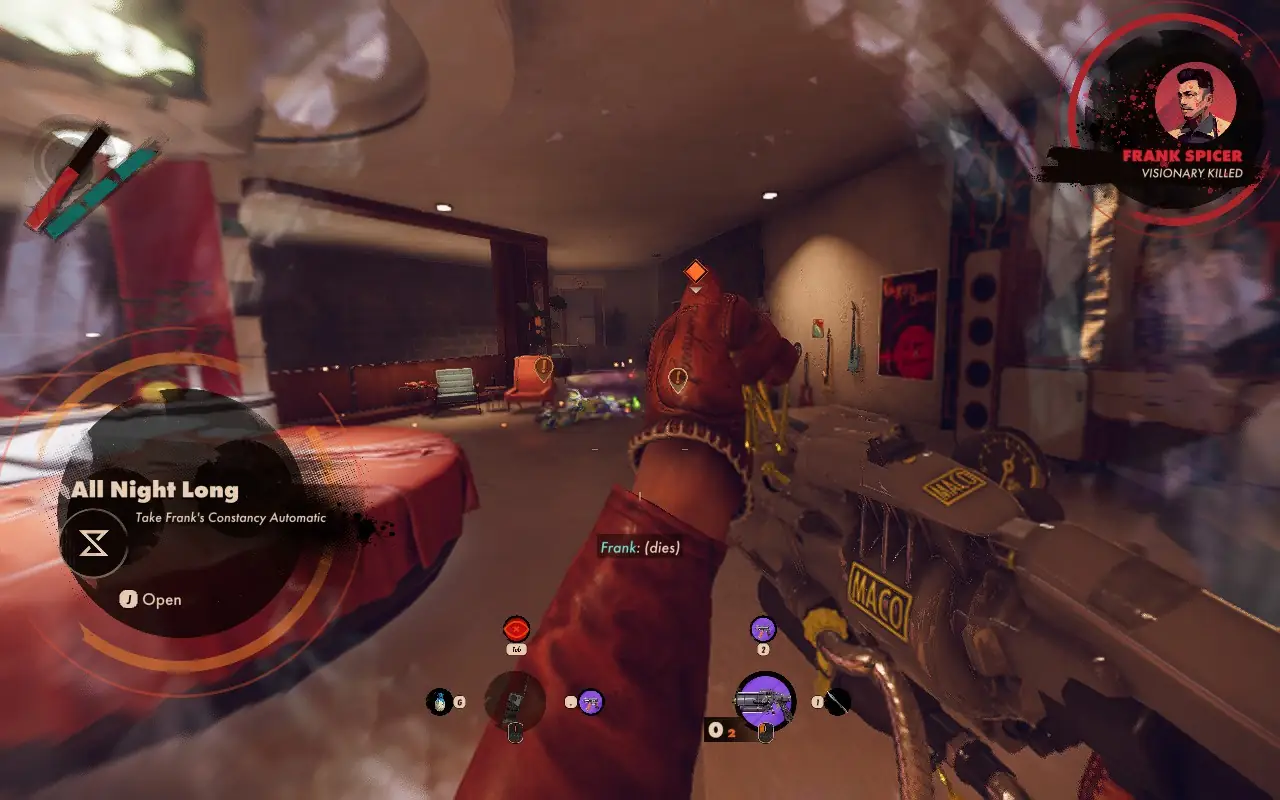Switch to the machete melee icon

tap(837, 702)
